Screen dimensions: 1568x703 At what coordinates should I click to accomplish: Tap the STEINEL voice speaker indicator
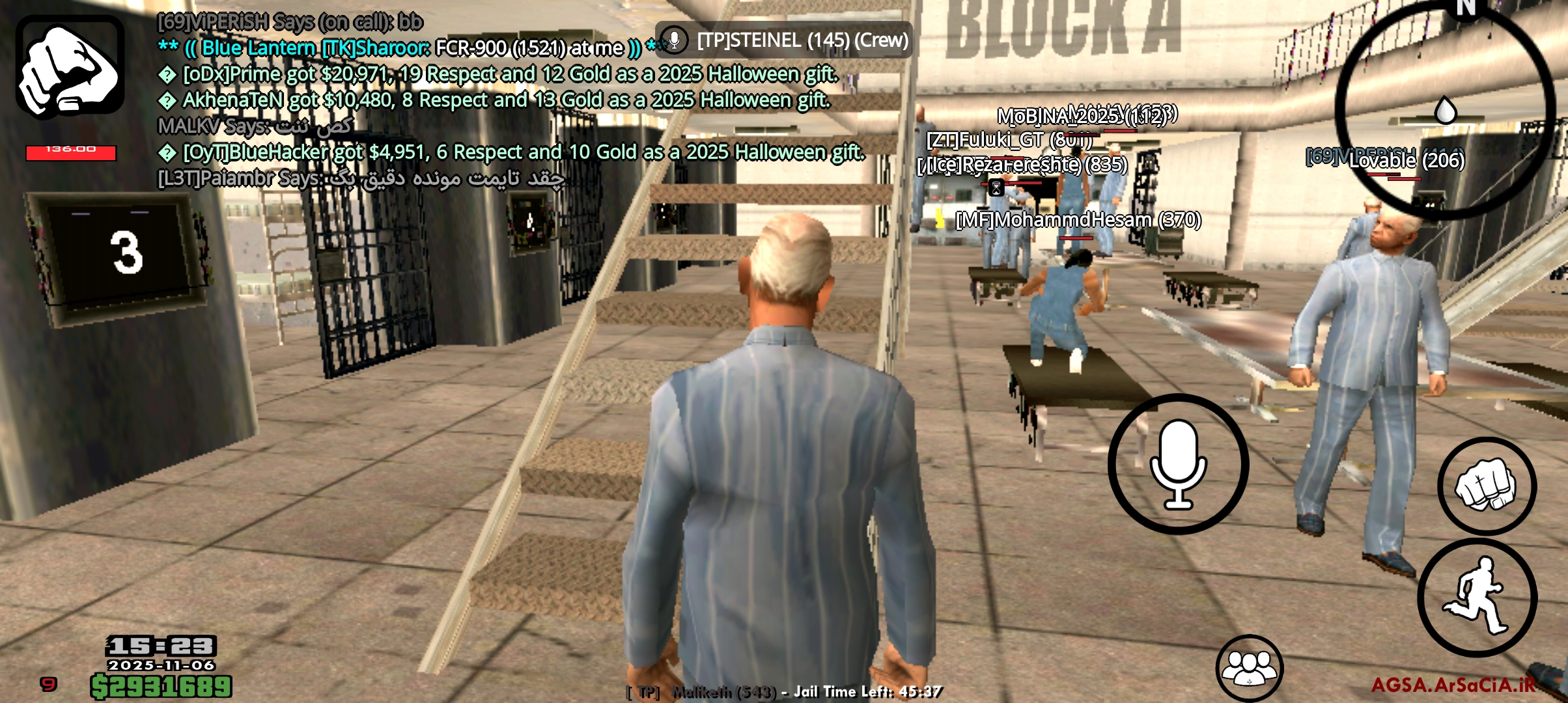(784, 40)
